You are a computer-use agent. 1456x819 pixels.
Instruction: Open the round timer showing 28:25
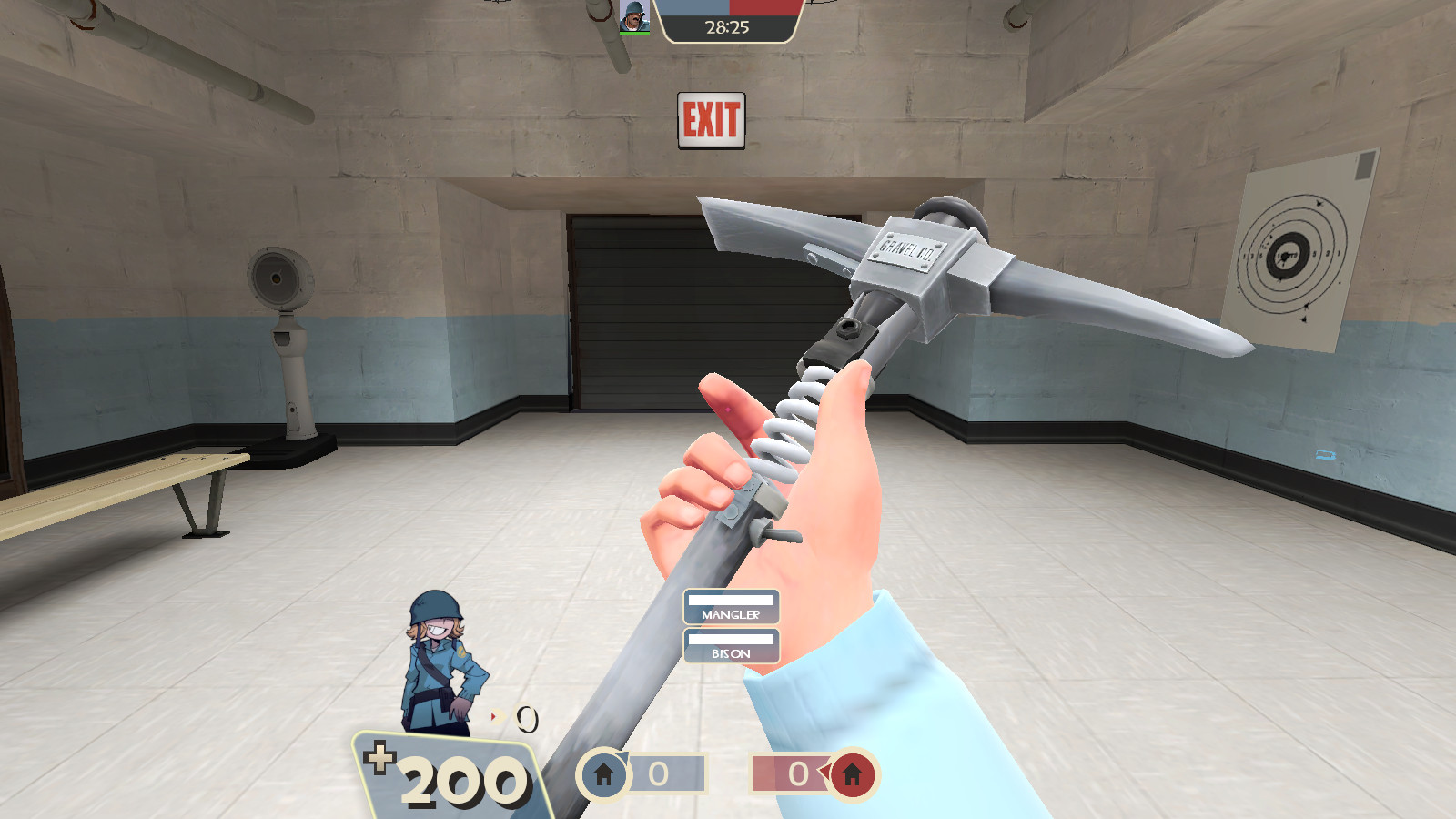pyautogui.click(x=728, y=29)
